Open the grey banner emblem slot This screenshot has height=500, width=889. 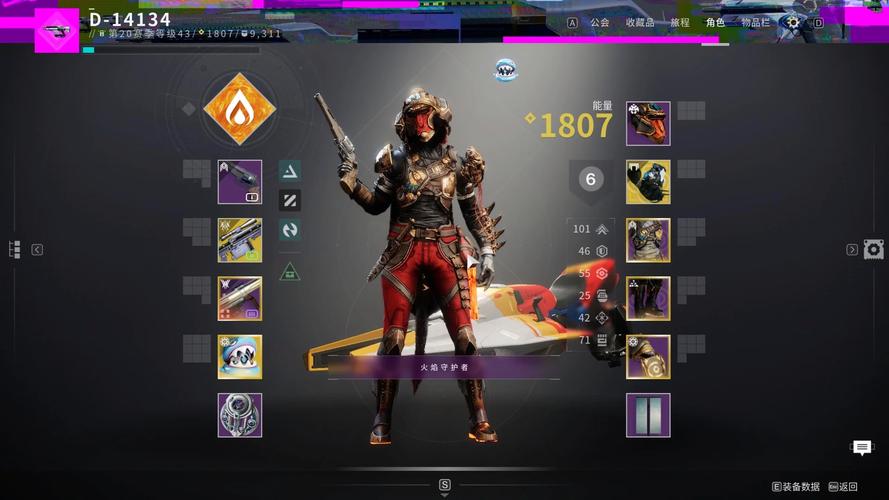tap(648, 415)
